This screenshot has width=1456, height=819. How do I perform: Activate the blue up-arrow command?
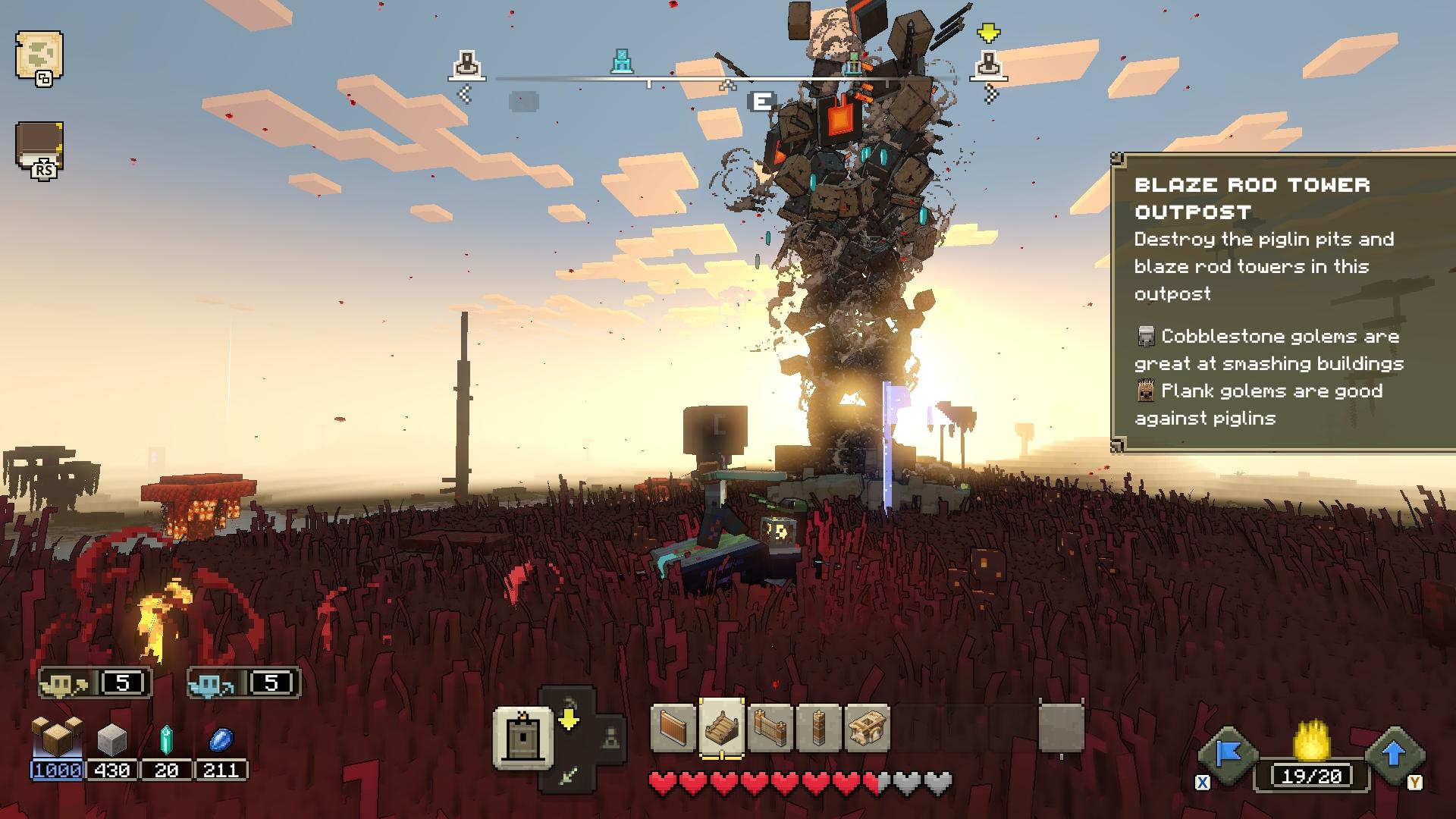(x=1394, y=754)
